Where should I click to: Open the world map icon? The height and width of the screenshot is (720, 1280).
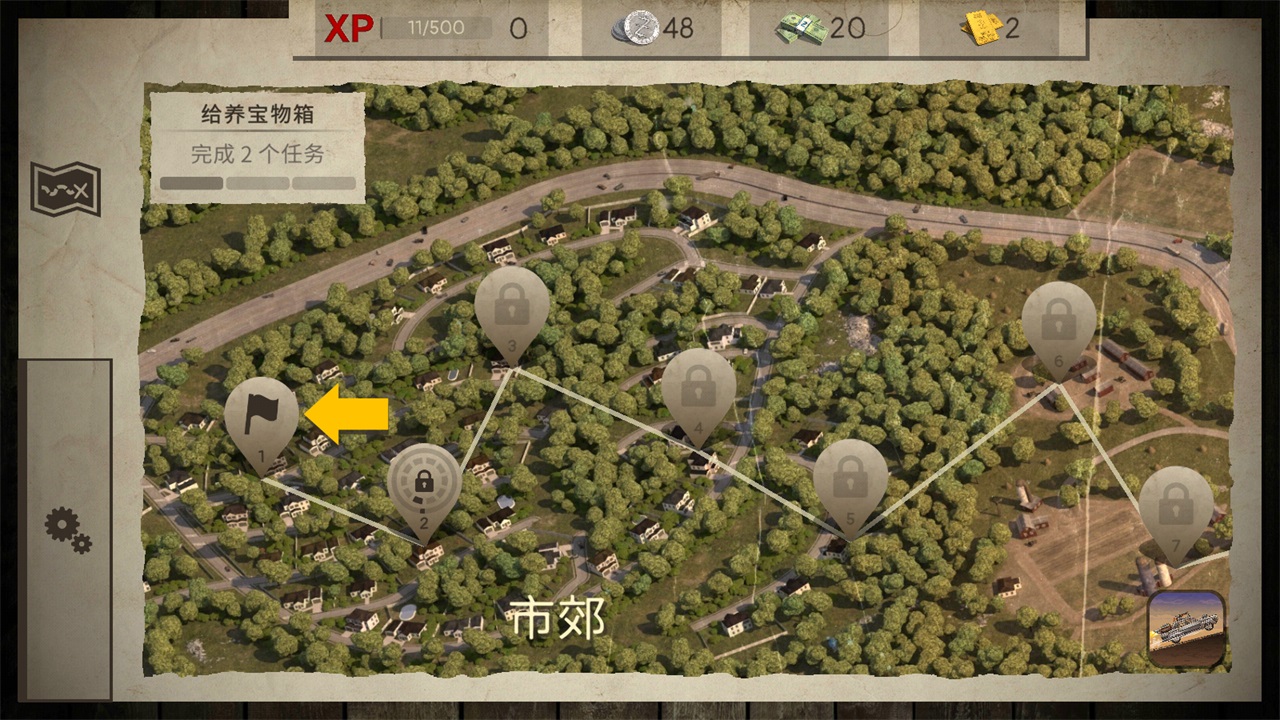tap(65, 188)
